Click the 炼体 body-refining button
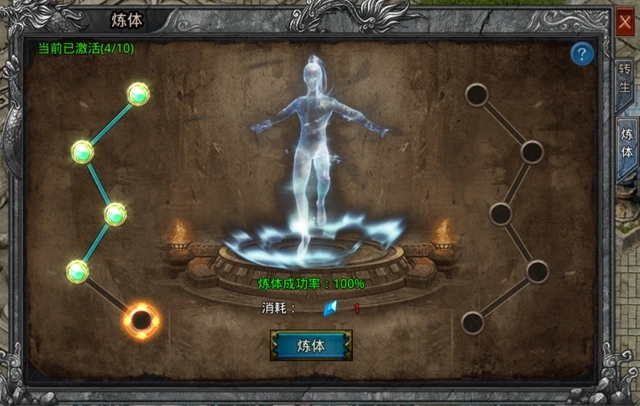The width and height of the screenshot is (640, 406). tap(310, 345)
